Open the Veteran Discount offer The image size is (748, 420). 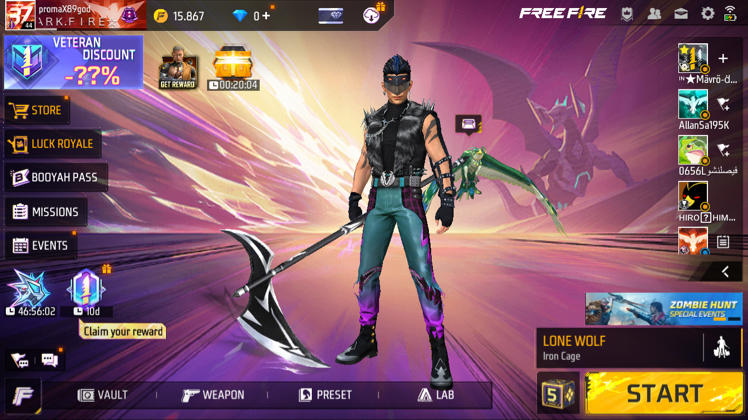click(x=73, y=62)
